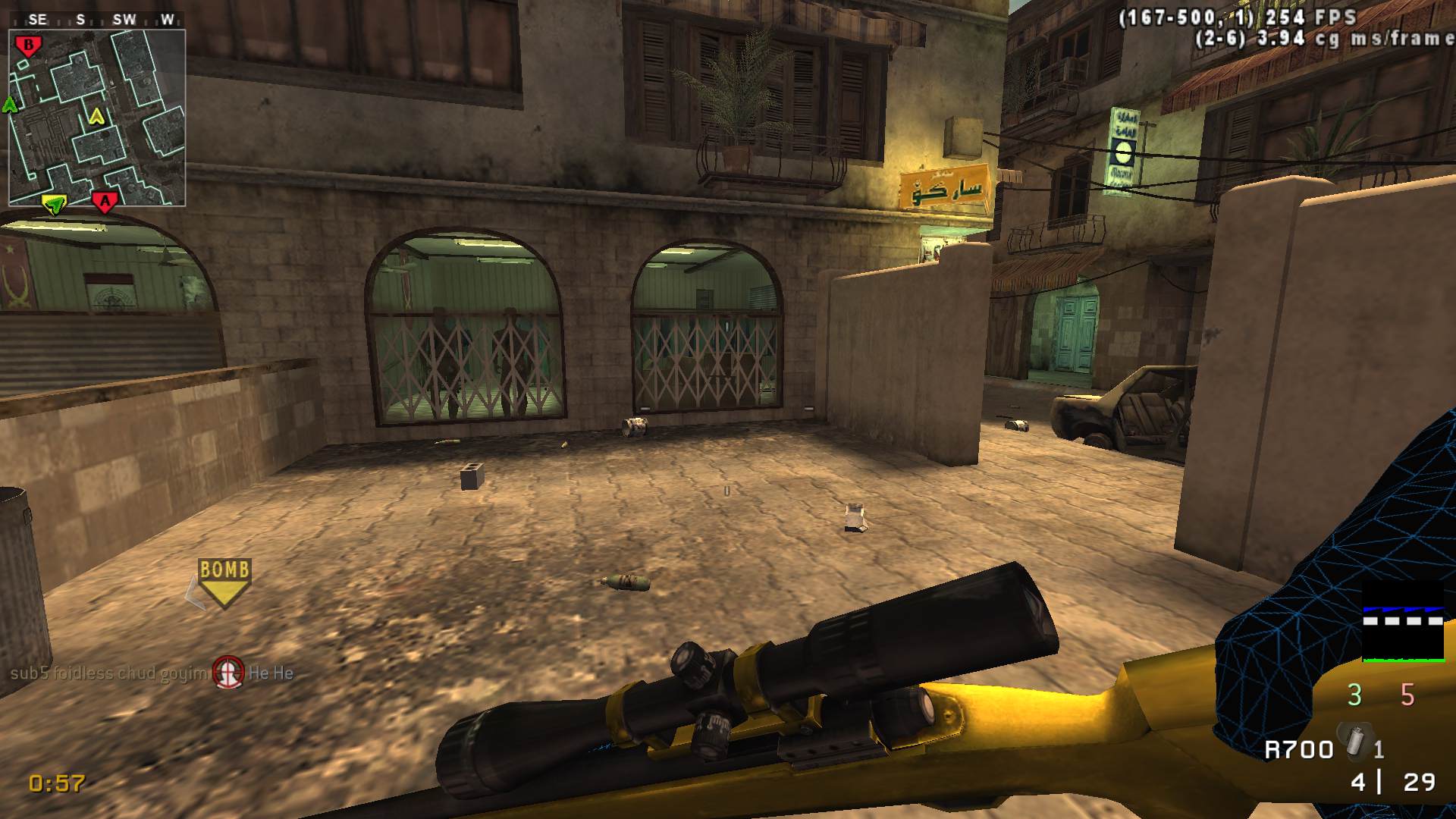Click the headshot icon in the kill feed
This screenshot has width=1456, height=819.
click(x=227, y=673)
